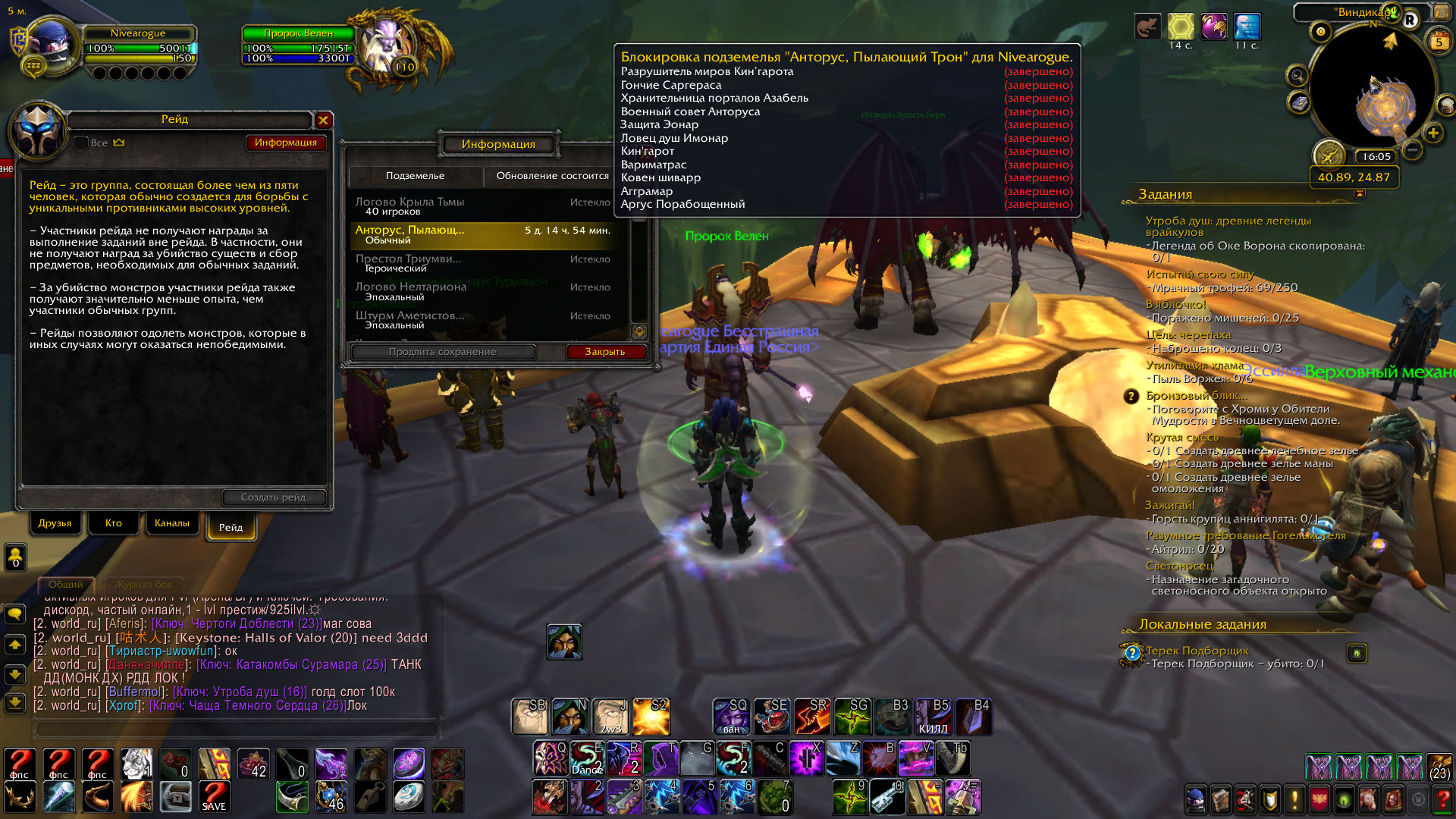
Task: Zoom in the minimap with the plus button
Action: [1432, 133]
